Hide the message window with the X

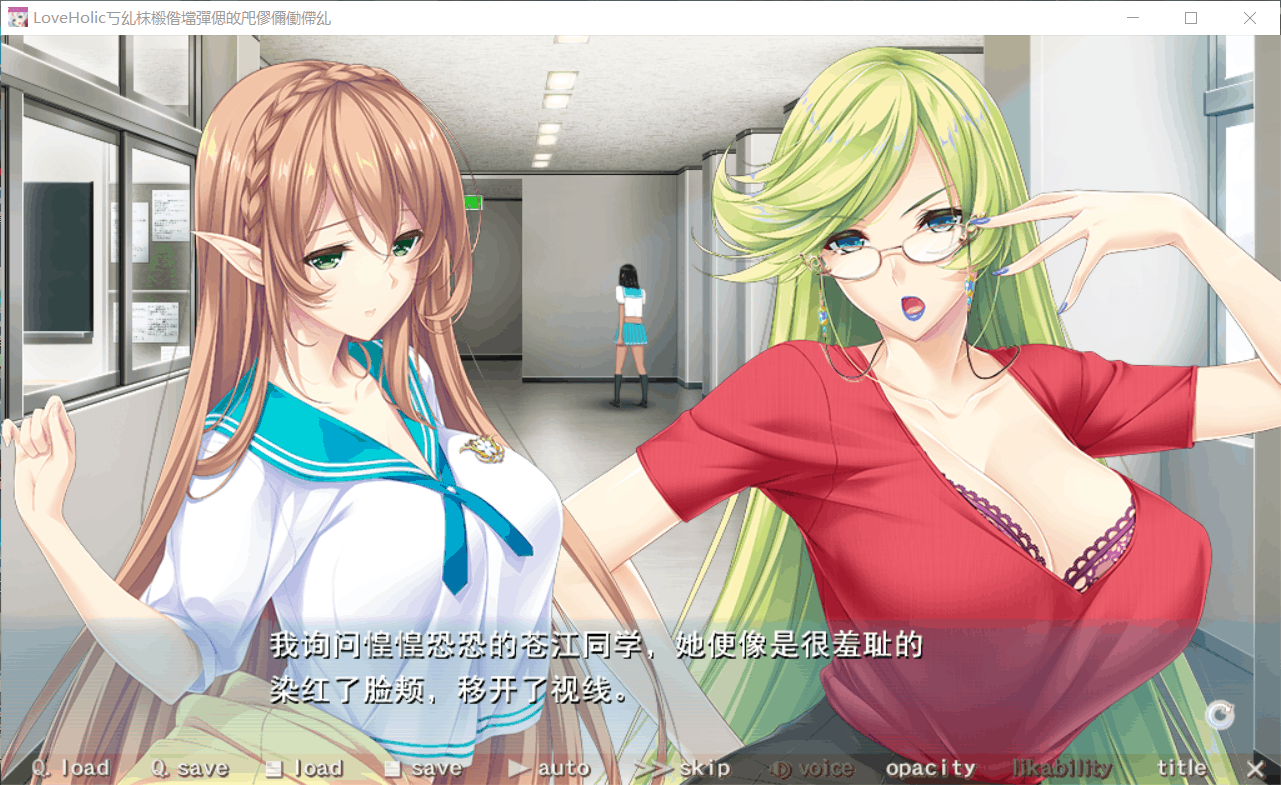[1255, 768]
